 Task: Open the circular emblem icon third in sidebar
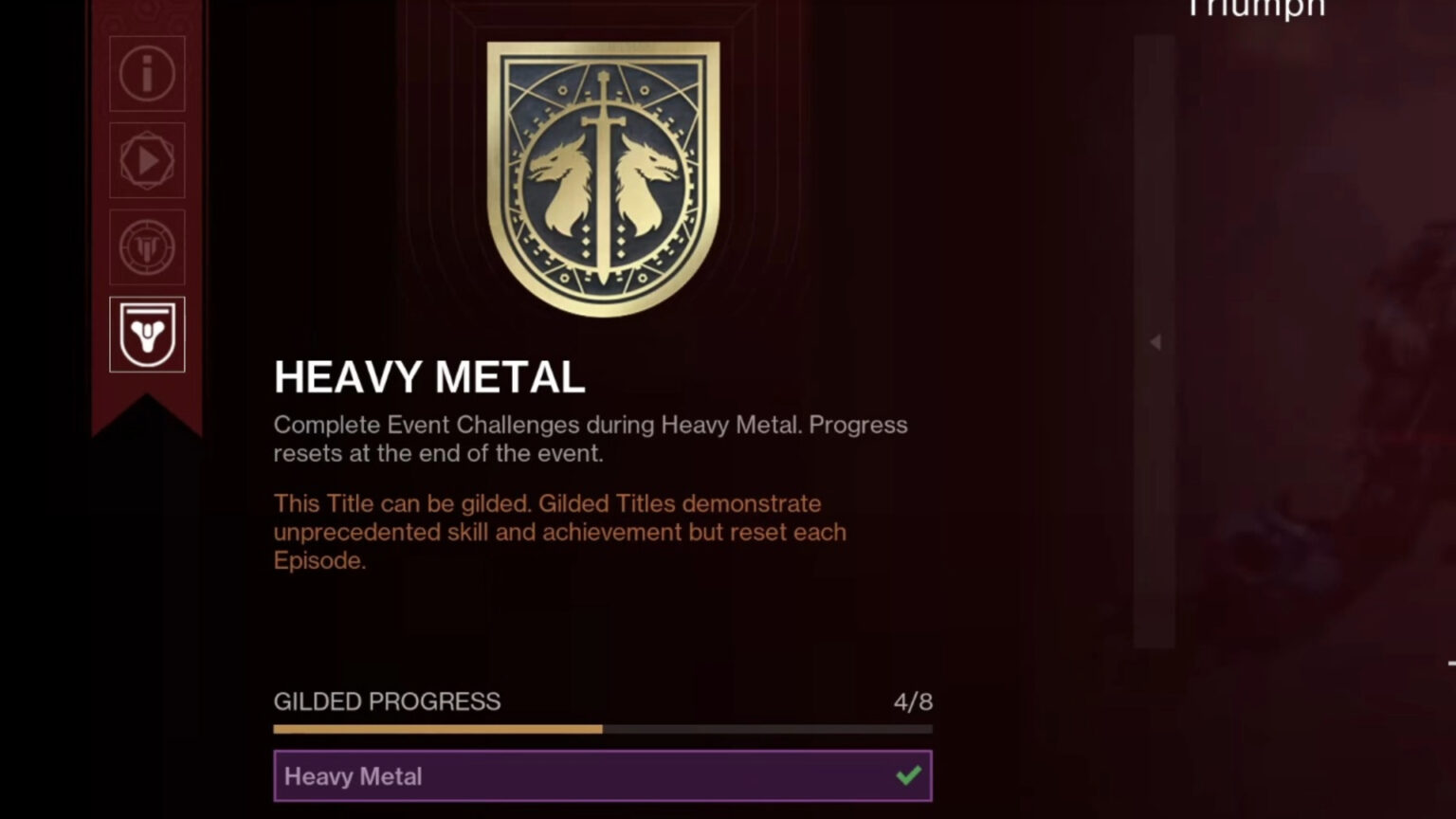tap(147, 246)
